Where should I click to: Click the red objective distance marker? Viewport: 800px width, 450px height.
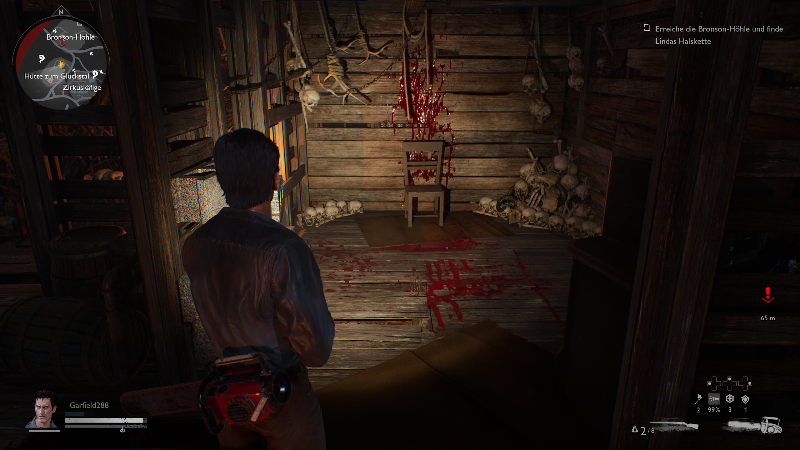[767, 295]
